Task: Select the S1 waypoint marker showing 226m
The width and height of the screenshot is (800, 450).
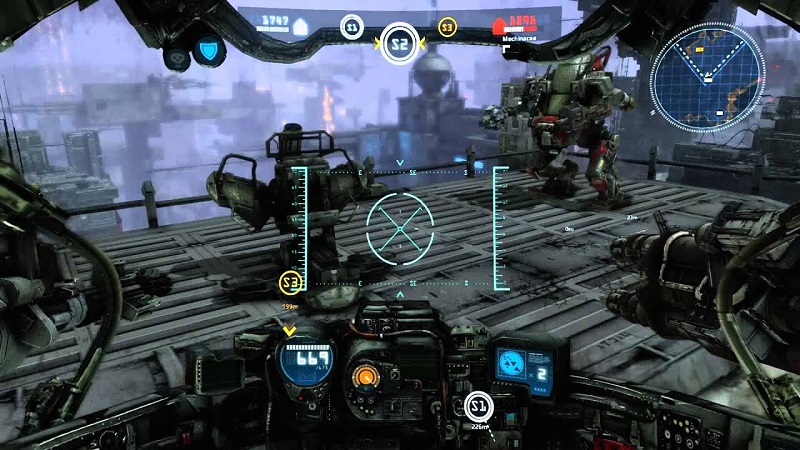Action: pyautogui.click(x=478, y=405)
